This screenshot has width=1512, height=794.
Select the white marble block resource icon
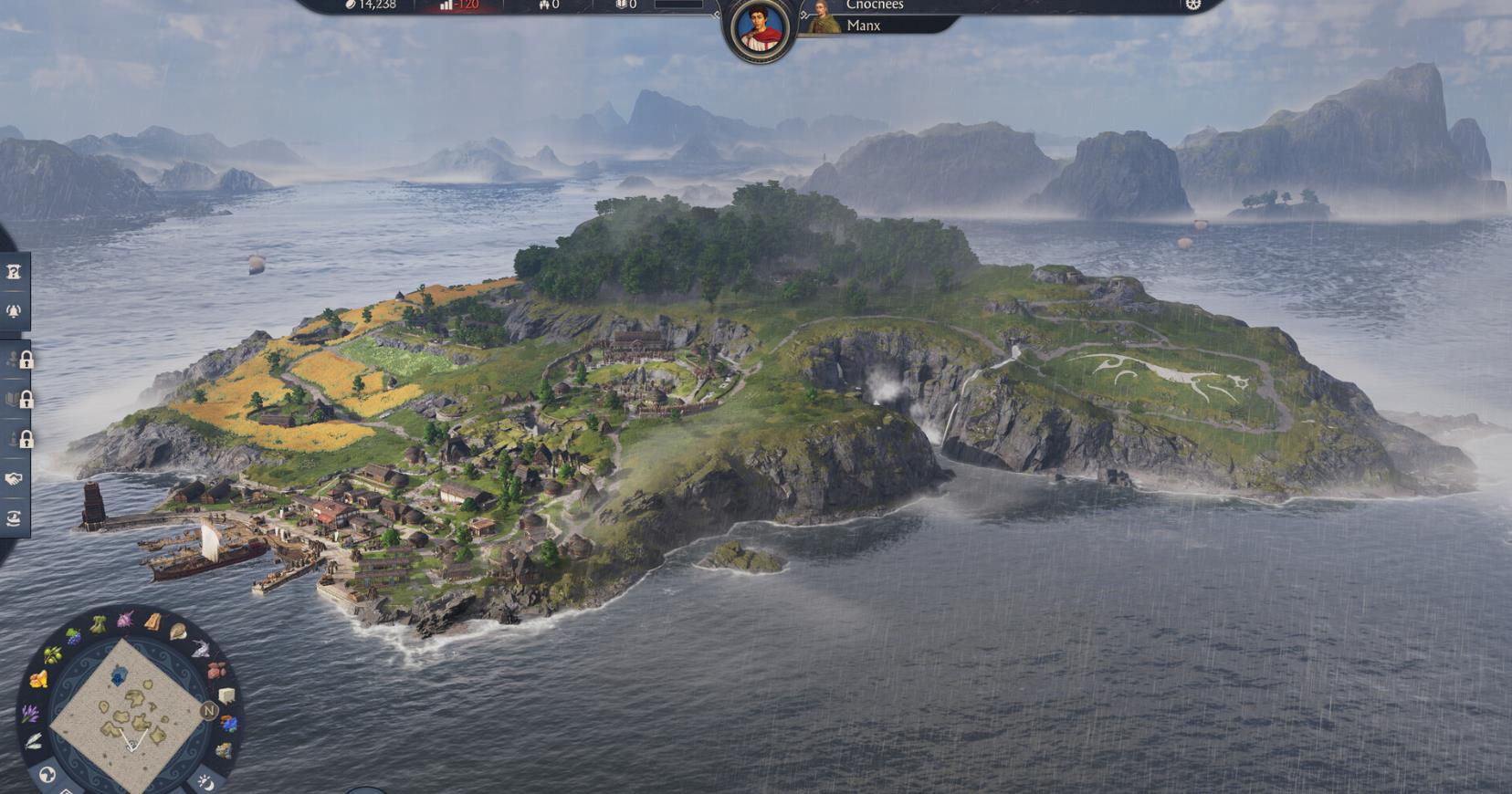point(225,696)
